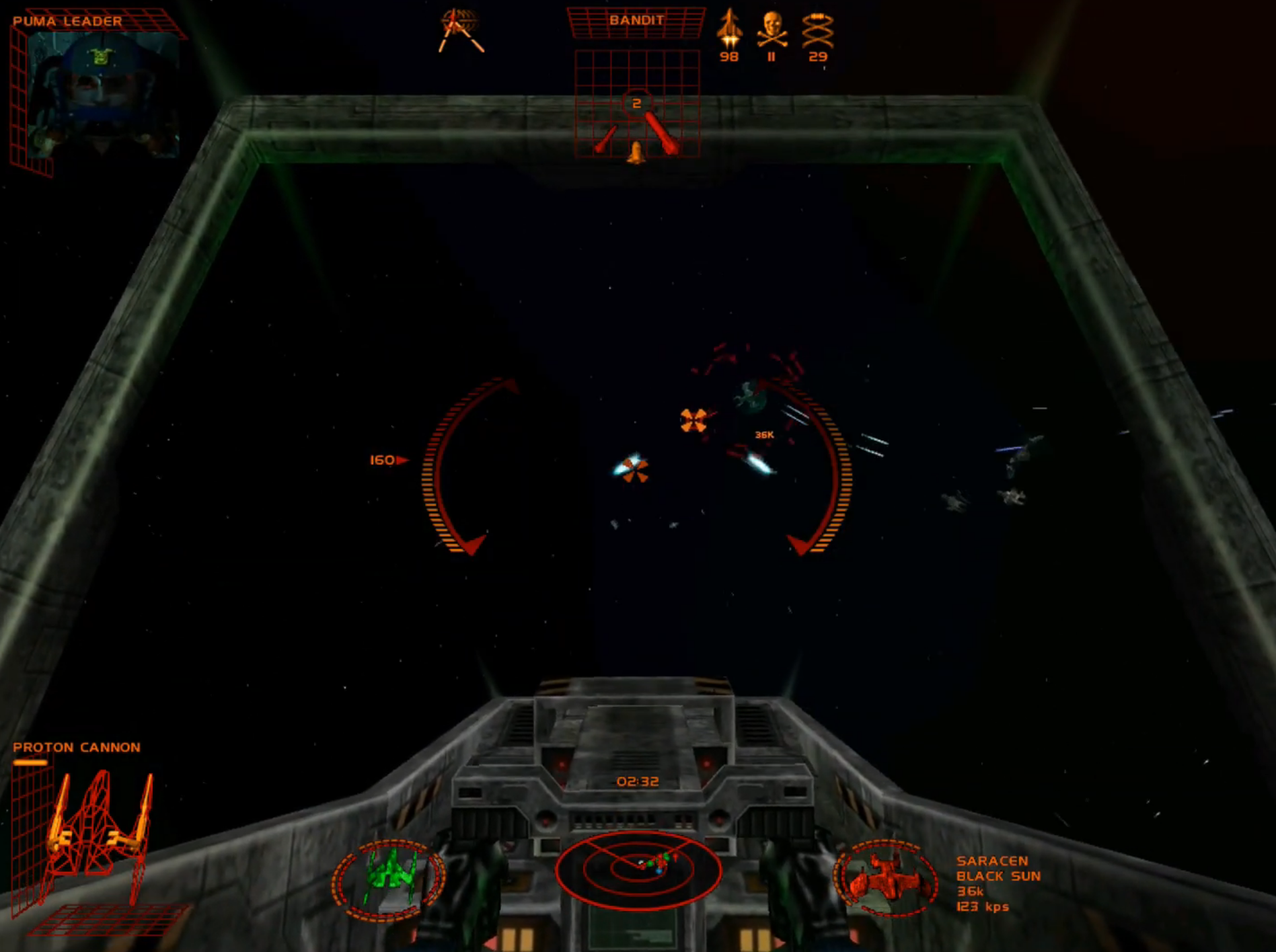
Task: Click the mission timer showing 02:32
Action: tap(636, 782)
